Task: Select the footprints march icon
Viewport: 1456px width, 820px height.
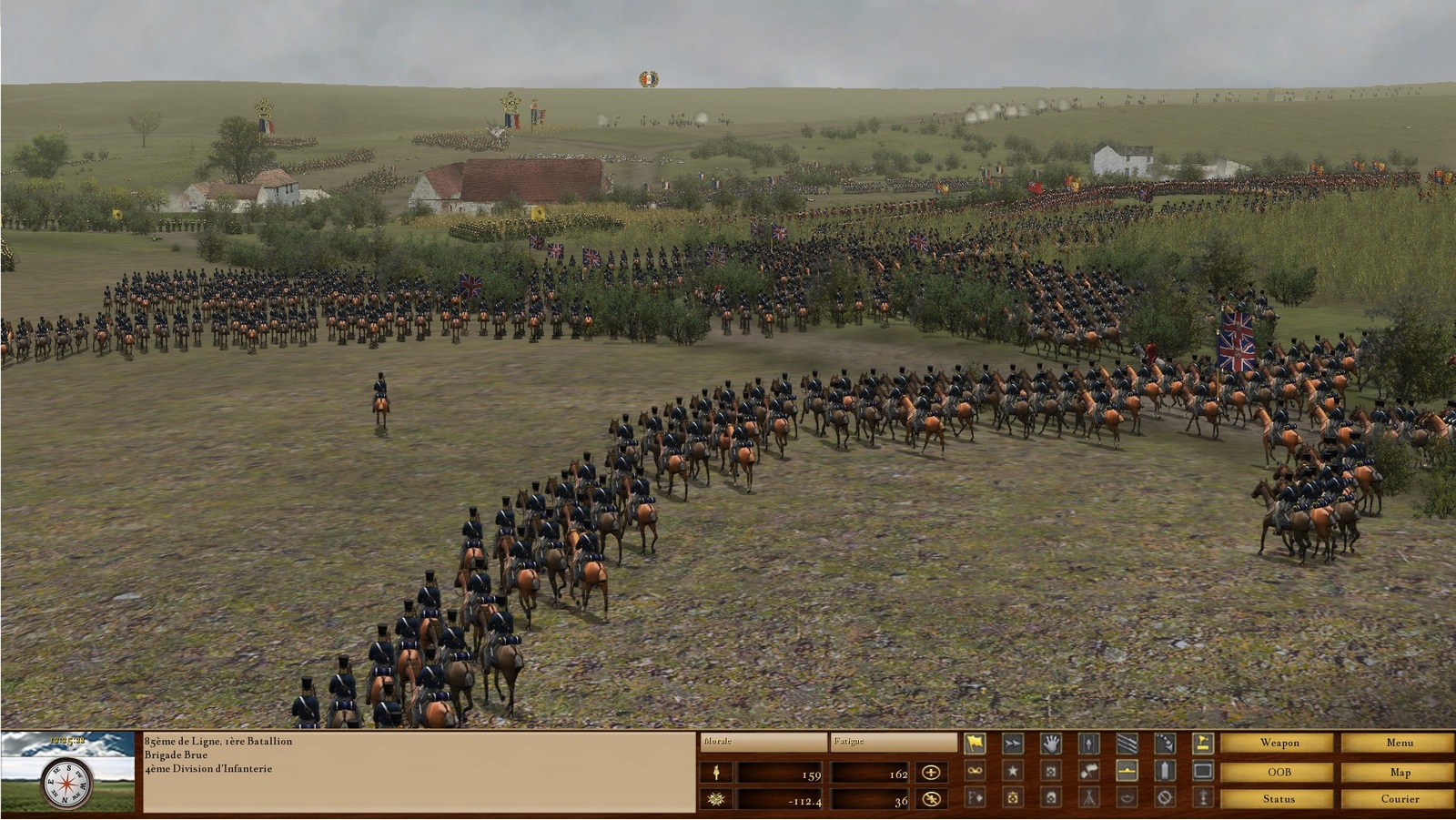Action: pyautogui.click(x=1165, y=744)
